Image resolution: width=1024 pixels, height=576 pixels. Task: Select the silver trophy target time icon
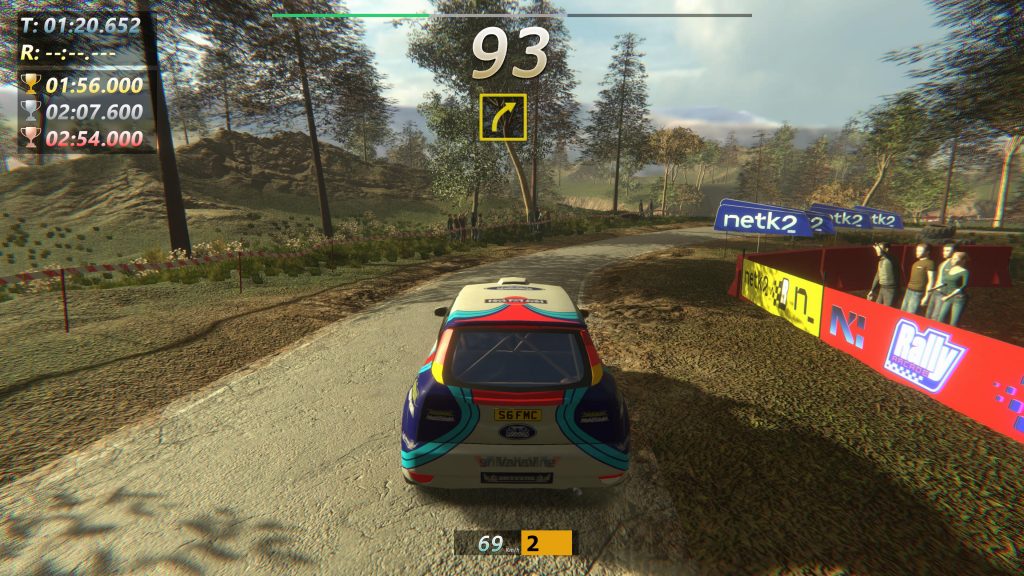point(31,112)
